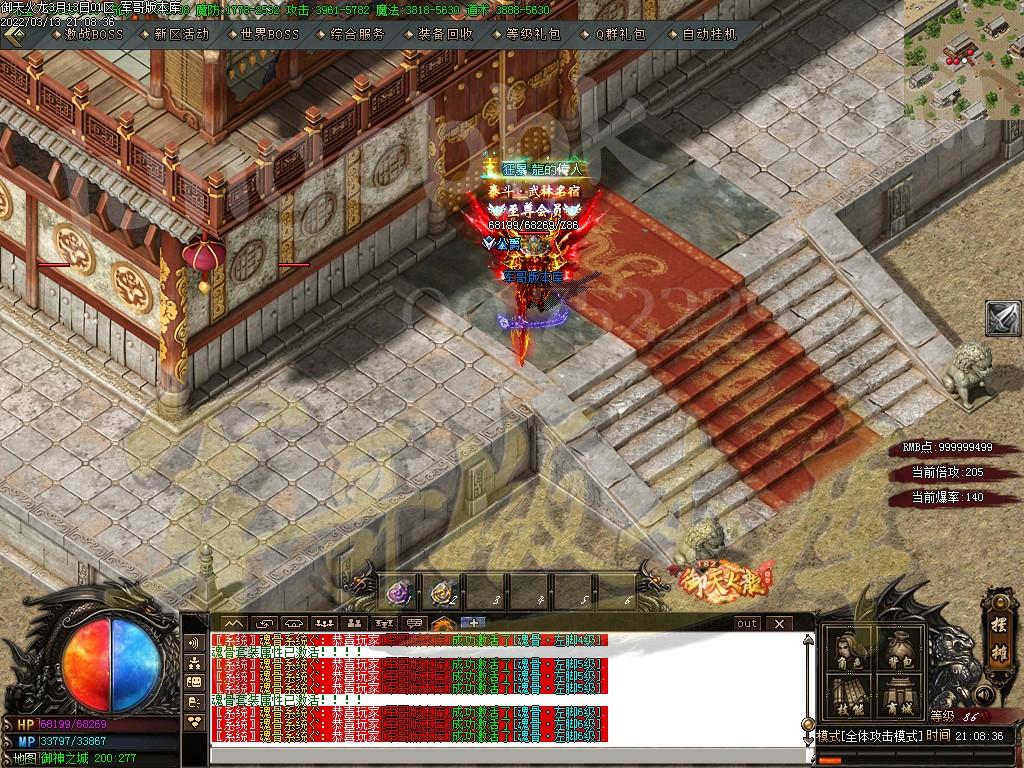The image size is (1024, 768).
Task: Use the purple item in hotbar slot 1
Action: pos(400,593)
